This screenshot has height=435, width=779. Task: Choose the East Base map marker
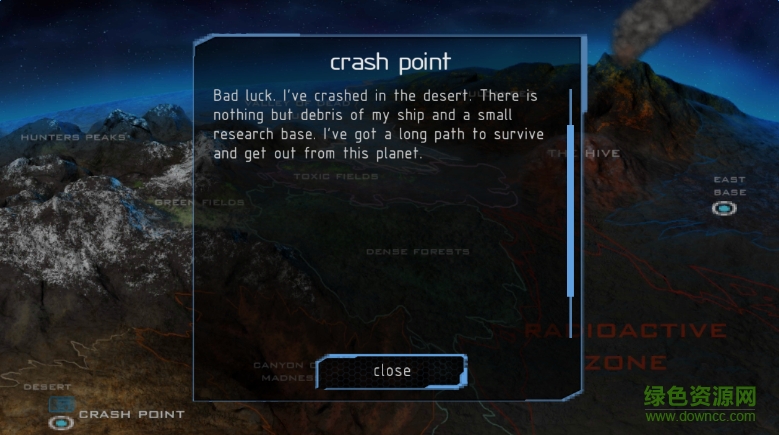[x=724, y=208]
